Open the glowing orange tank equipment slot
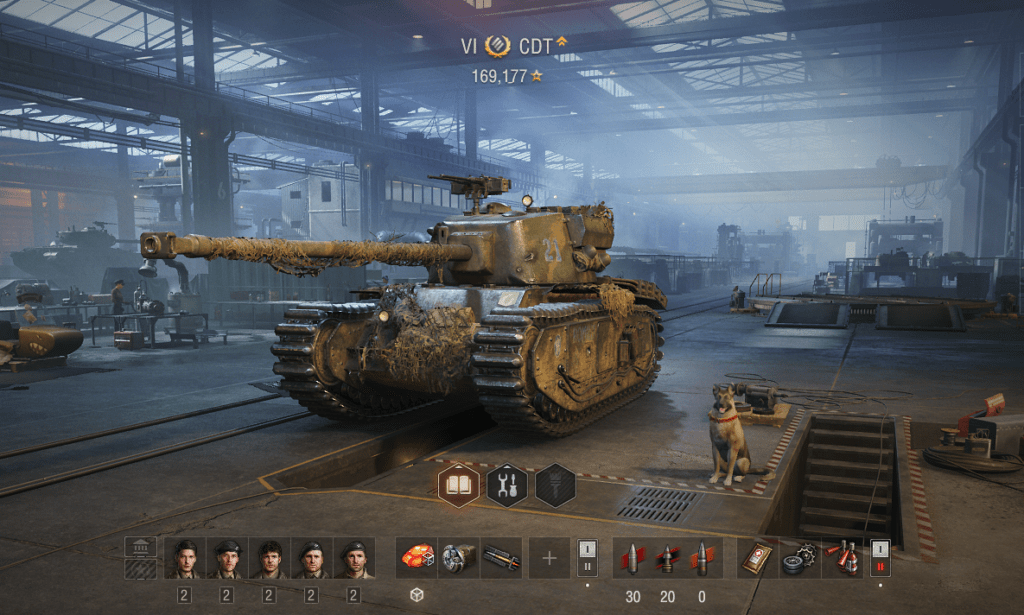 [416, 557]
